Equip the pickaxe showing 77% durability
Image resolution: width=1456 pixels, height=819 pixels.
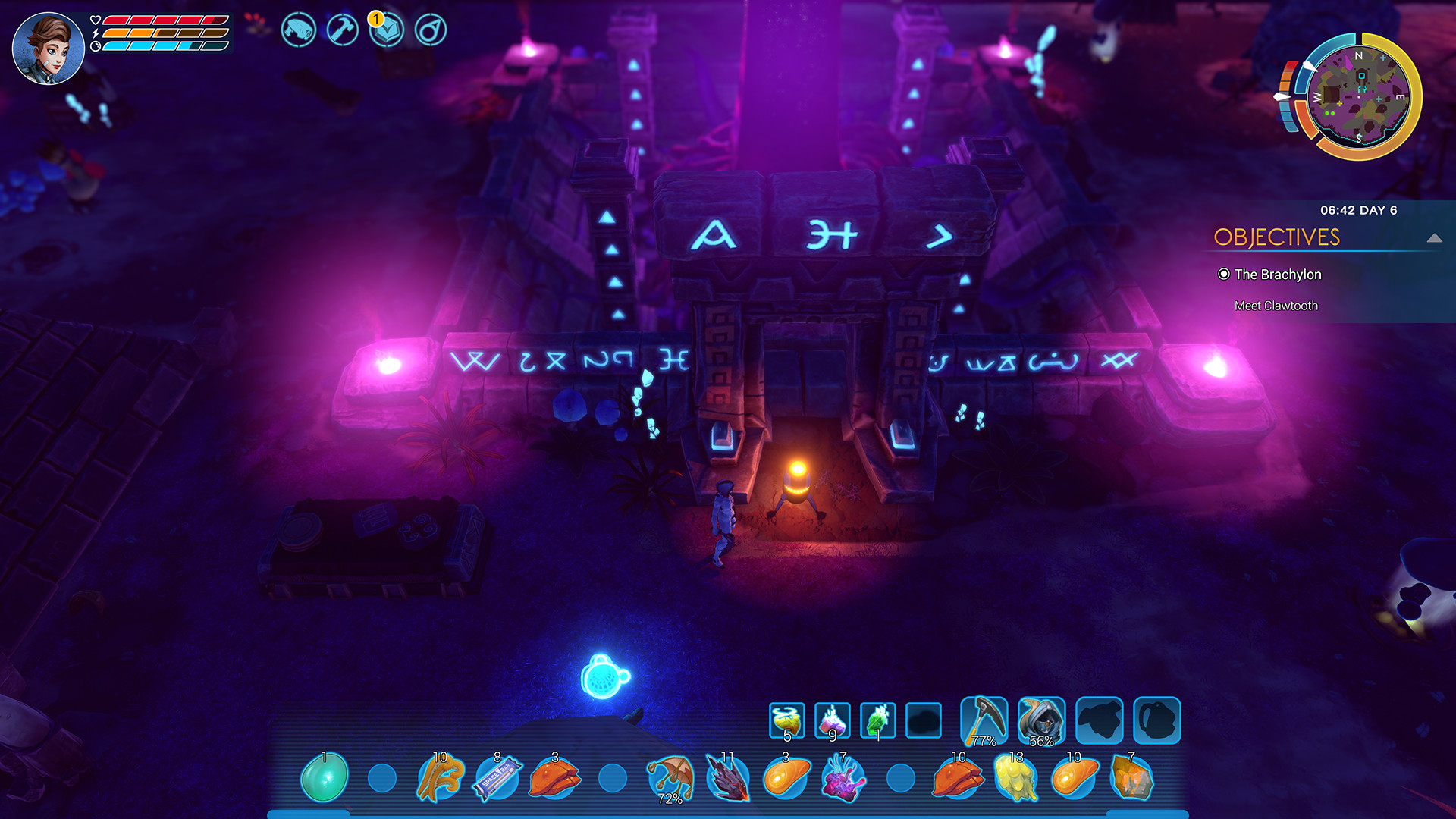tap(983, 720)
